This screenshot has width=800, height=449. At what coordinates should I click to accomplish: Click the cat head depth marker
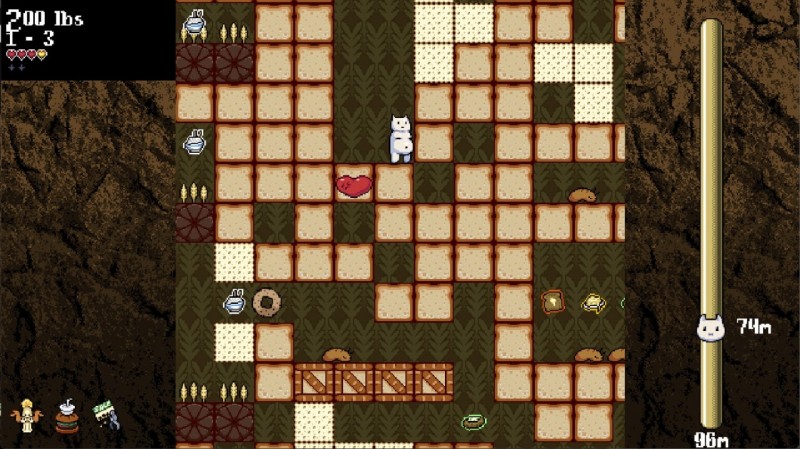pyautogui.click(x=710, y=327)
